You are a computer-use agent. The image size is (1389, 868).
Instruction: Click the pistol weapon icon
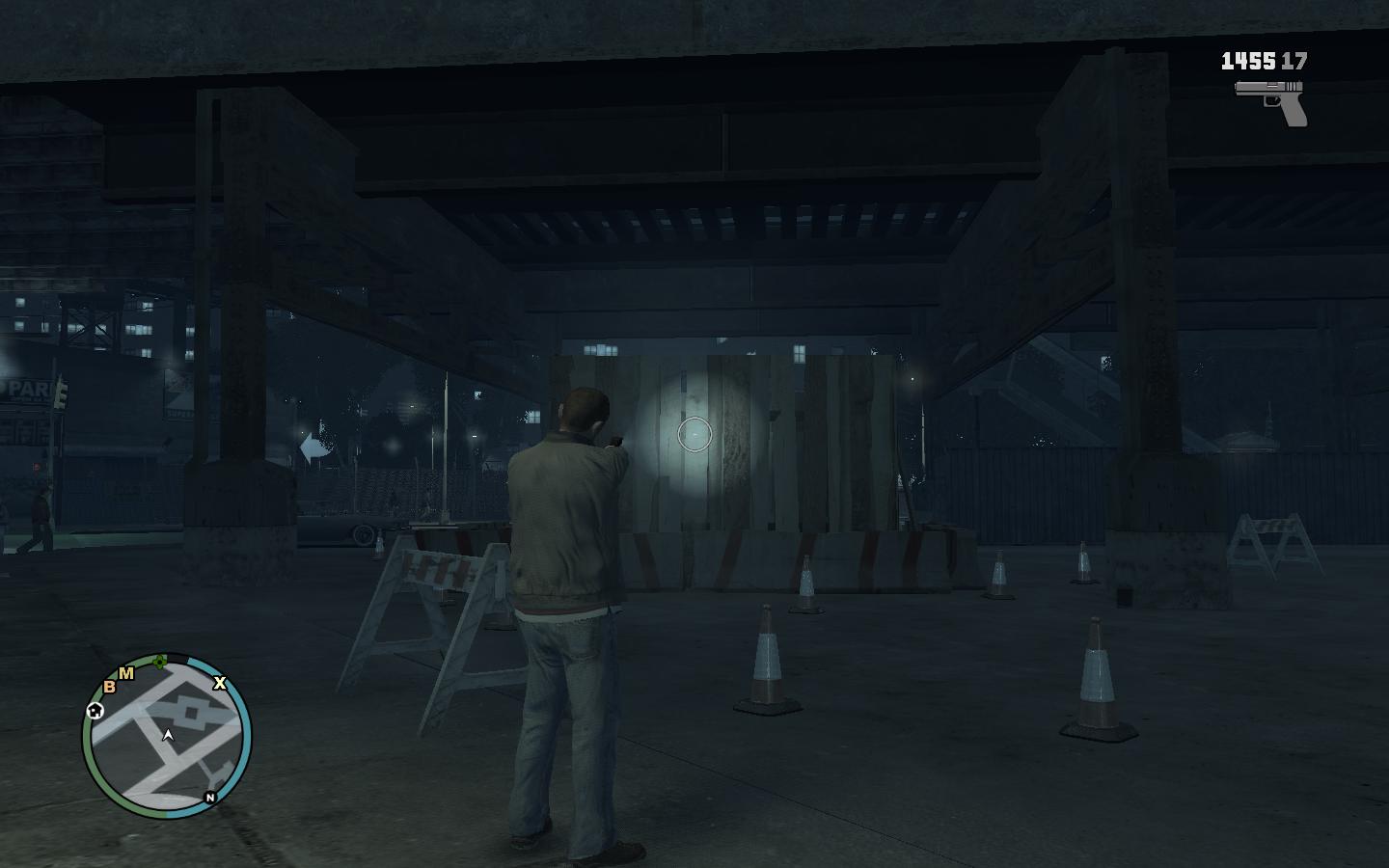[x=1272, y=101]
